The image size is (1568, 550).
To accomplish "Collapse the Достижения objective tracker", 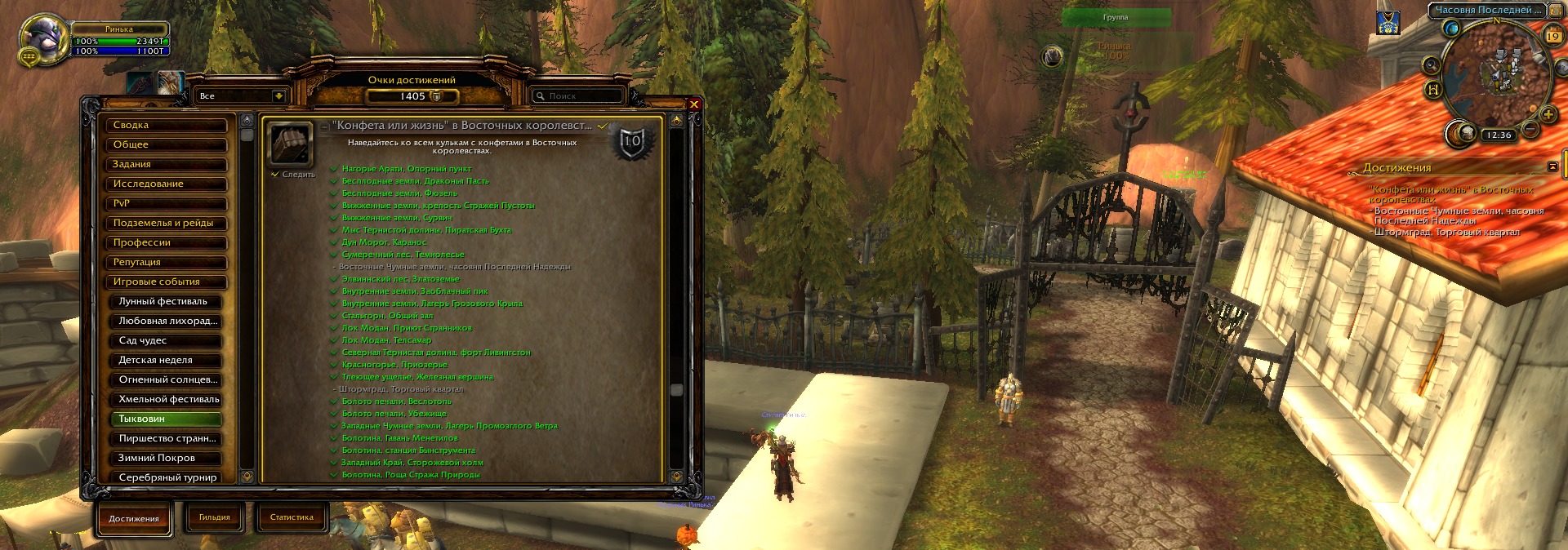I will point(1552,167).
